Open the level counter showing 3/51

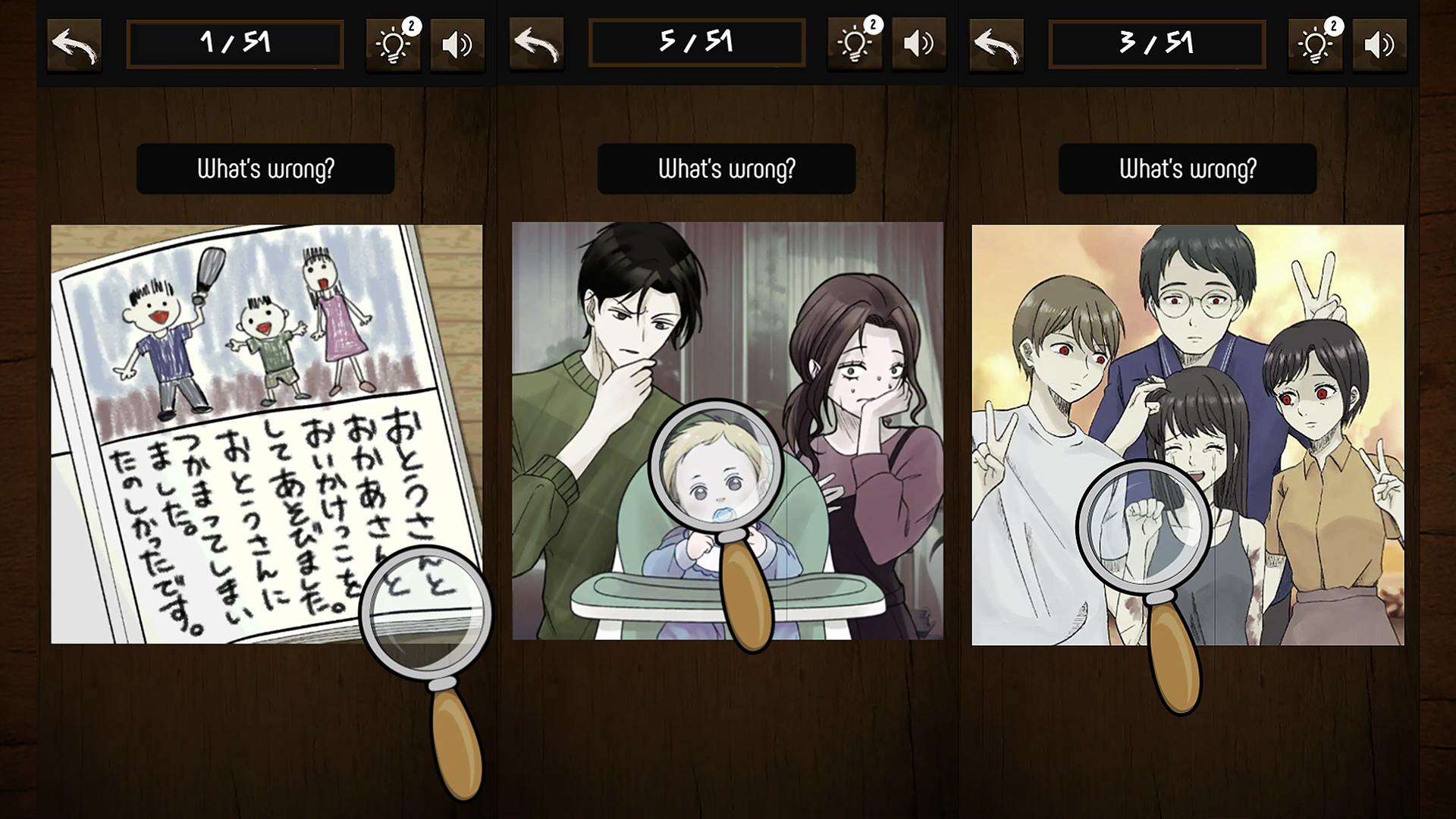tap(1157, 43)
